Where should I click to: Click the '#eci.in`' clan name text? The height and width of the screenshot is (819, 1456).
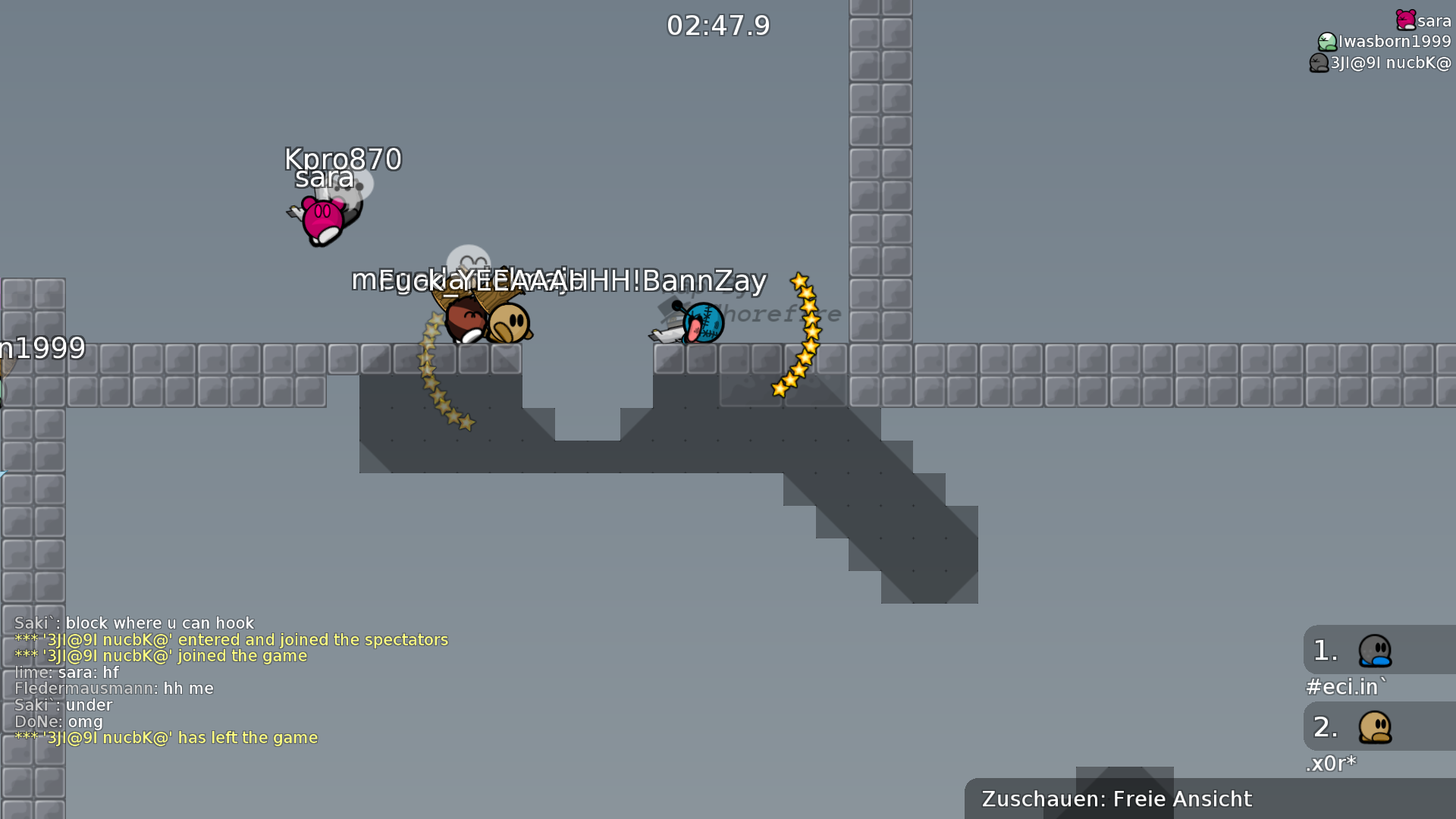point(1346,687)
